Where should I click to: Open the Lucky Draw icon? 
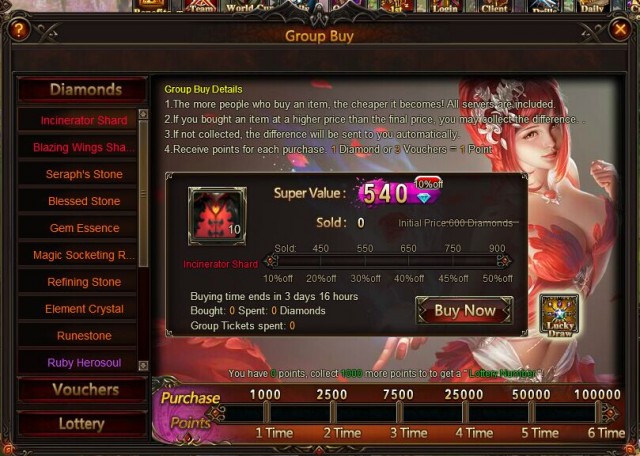[x=559, y=314]
